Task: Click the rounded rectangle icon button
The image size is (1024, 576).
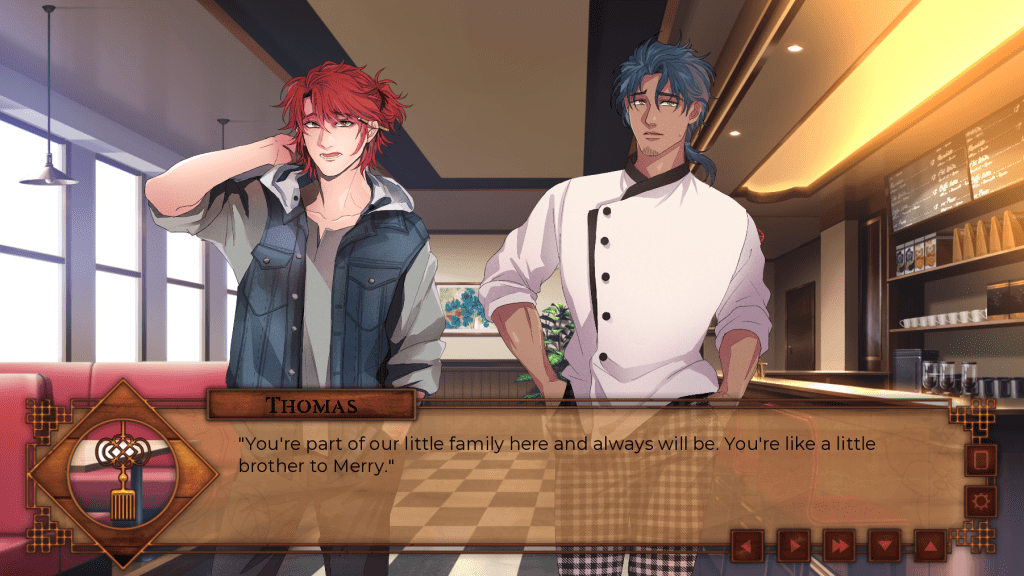Action: (980, 459)
